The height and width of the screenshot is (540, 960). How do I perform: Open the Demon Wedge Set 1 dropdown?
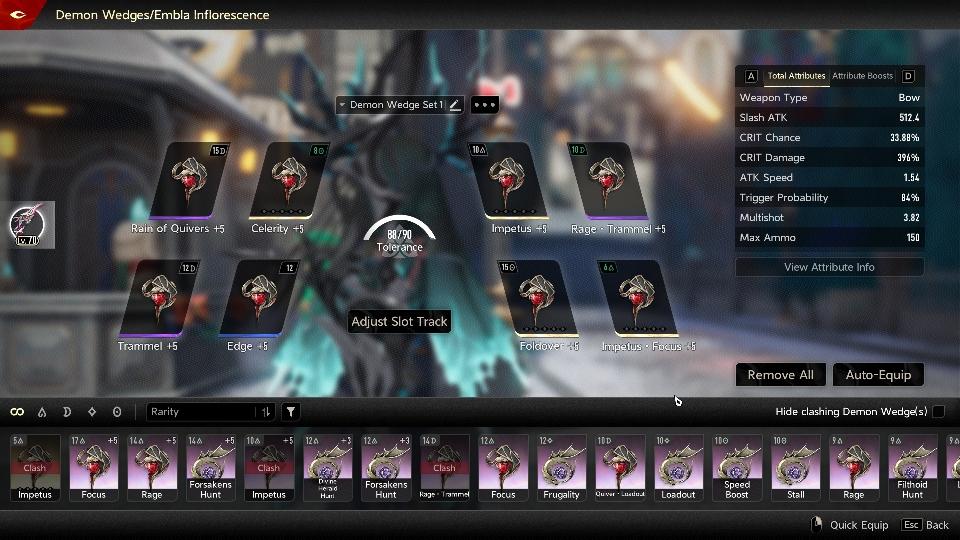(396, 105)
